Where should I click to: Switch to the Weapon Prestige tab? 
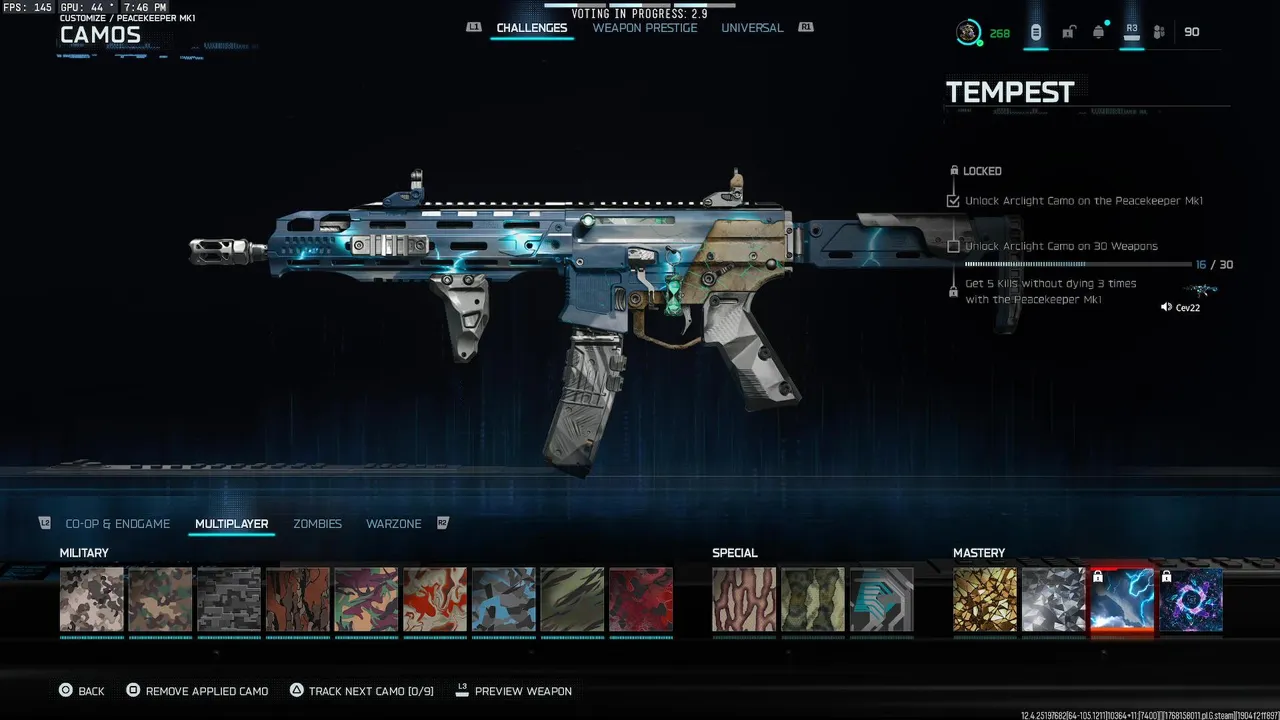click(644, 28)
